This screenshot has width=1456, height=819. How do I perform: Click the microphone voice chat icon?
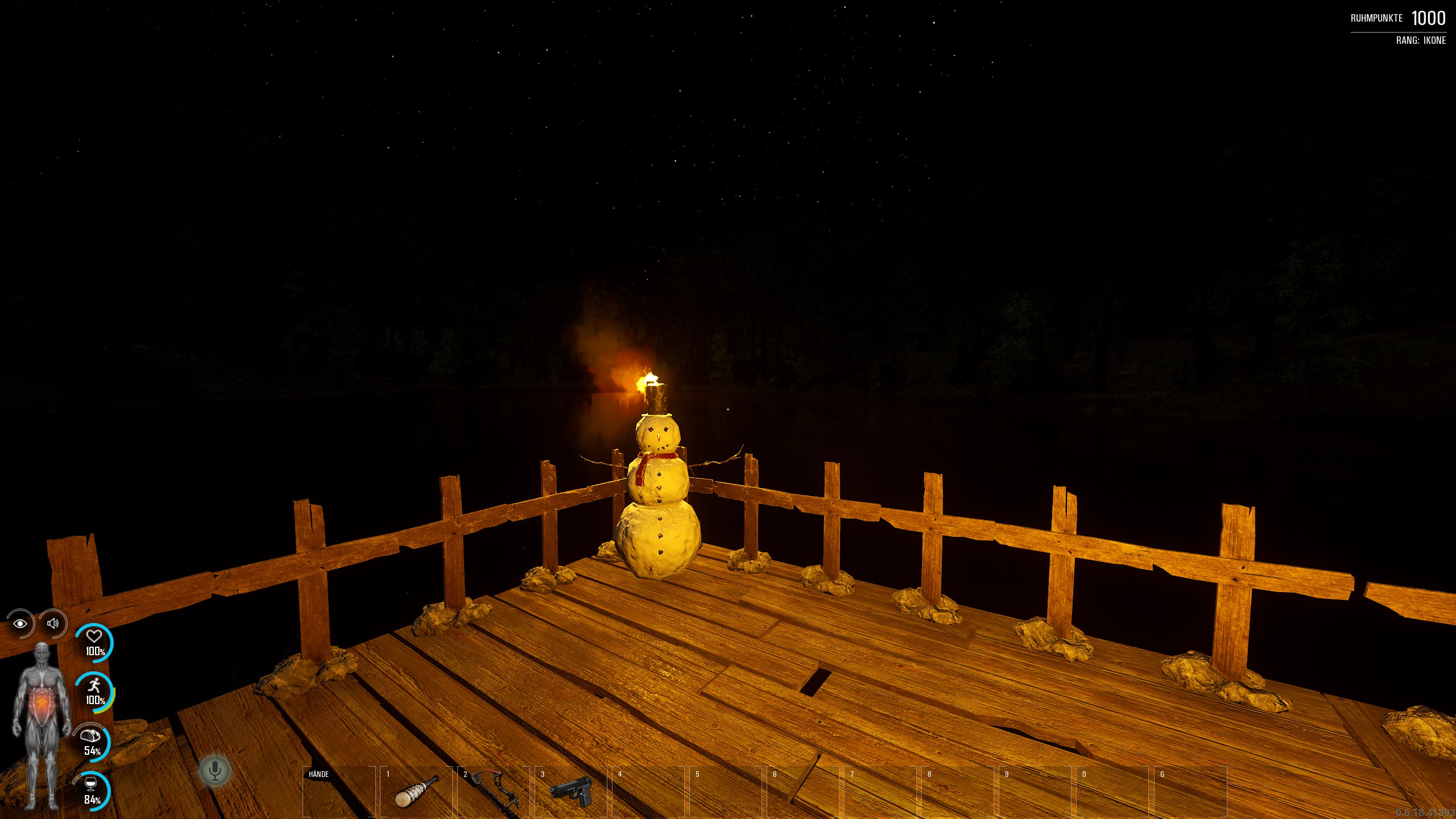(214, 771)
